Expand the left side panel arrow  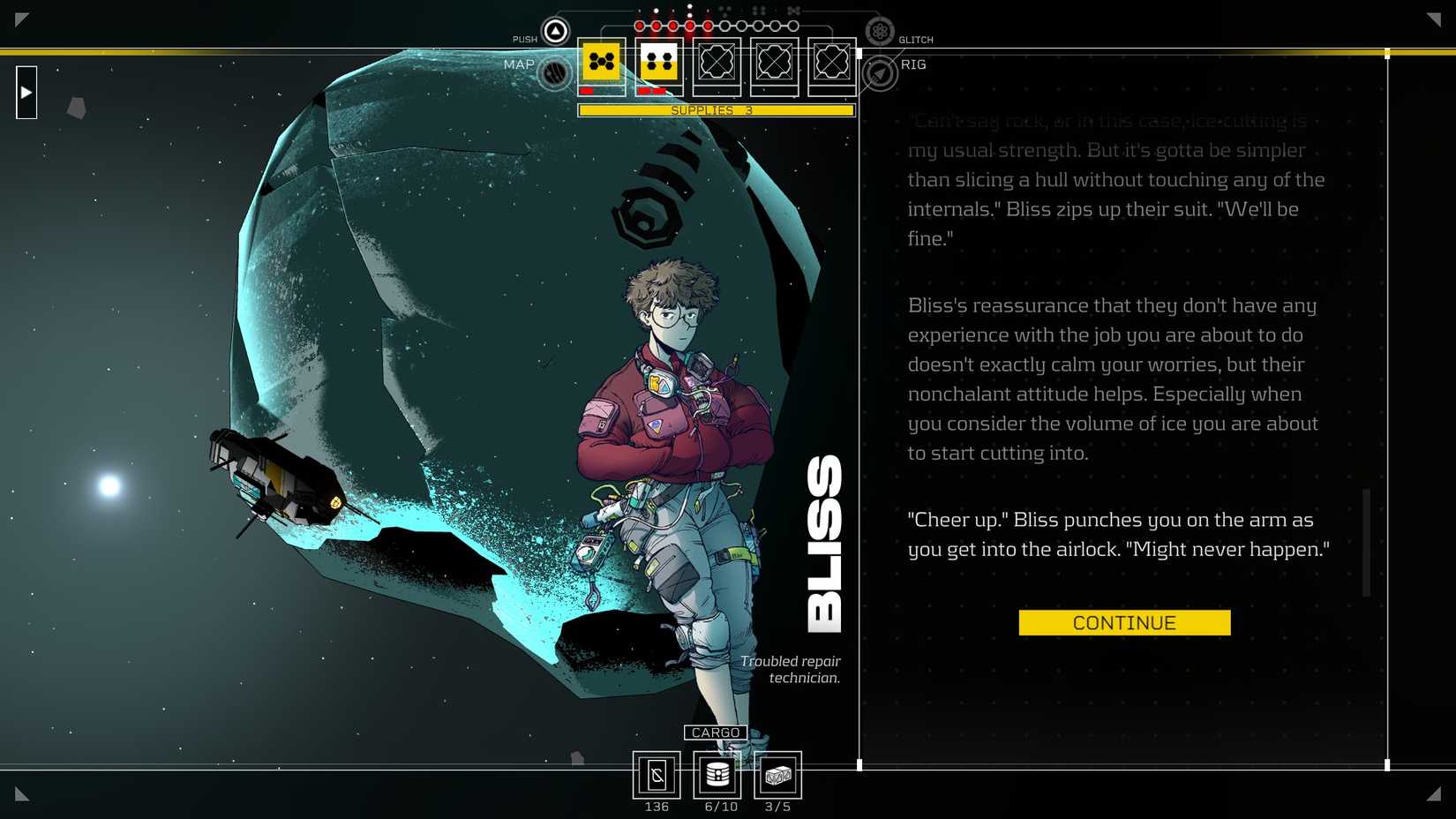[26, 92]
